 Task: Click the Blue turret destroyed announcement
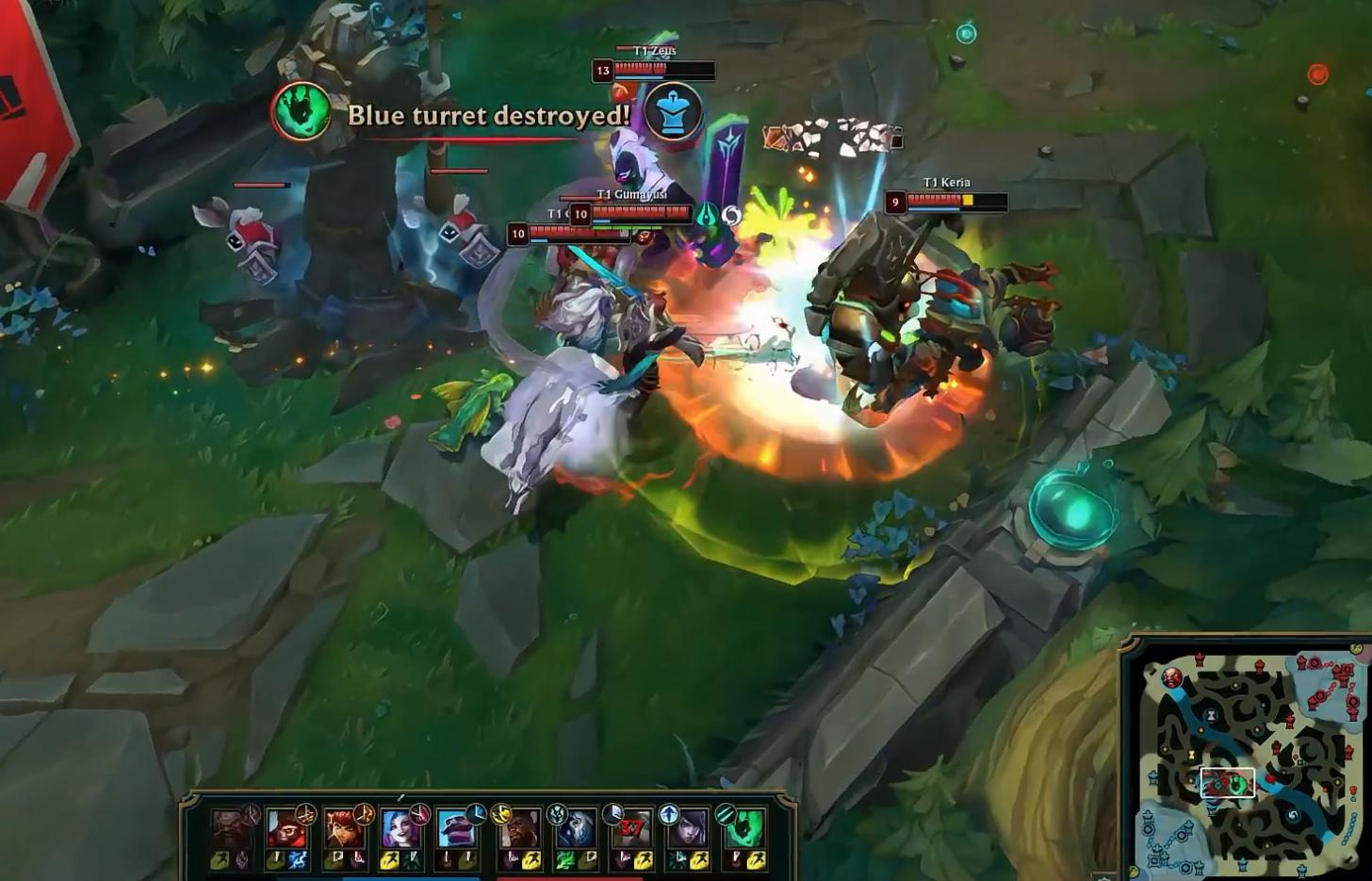tap(487, 115)
